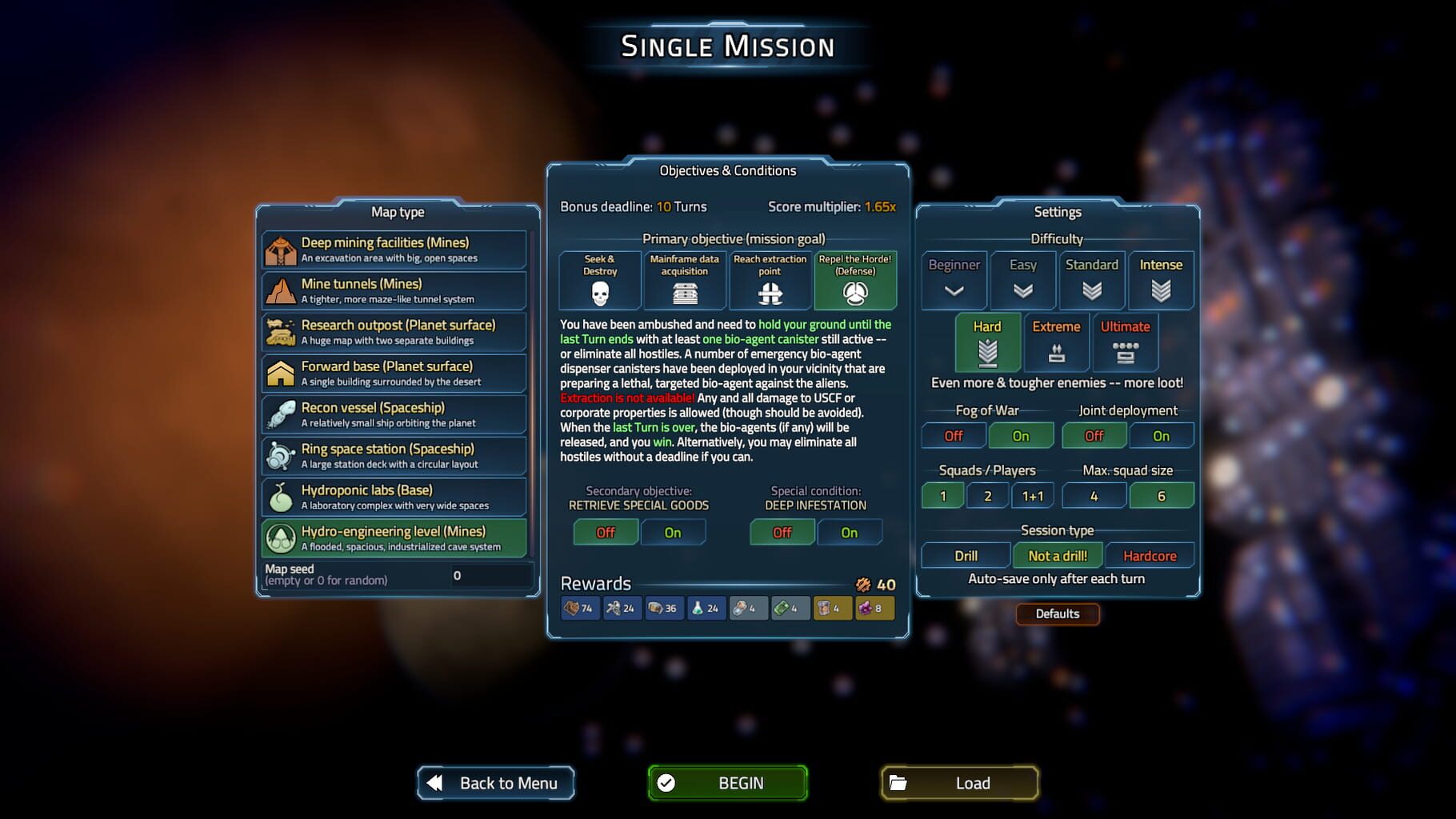The width and height of the screenshot is (1456, 819).
Task: Turn On the Retrieve Special Goods secondary objective
Action: [x=673, y=532]
